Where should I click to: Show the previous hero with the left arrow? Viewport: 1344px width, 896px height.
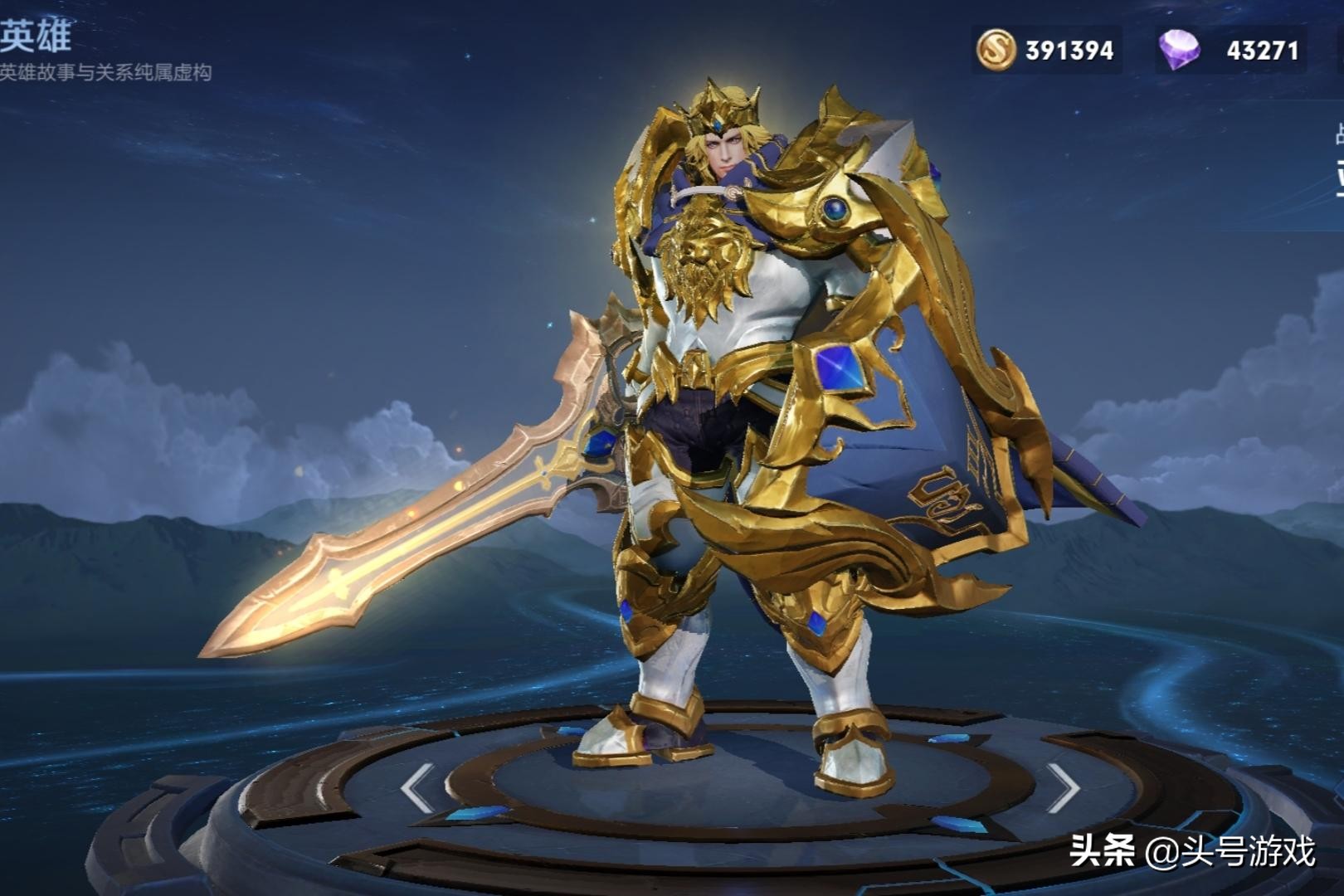coord(417,787)
